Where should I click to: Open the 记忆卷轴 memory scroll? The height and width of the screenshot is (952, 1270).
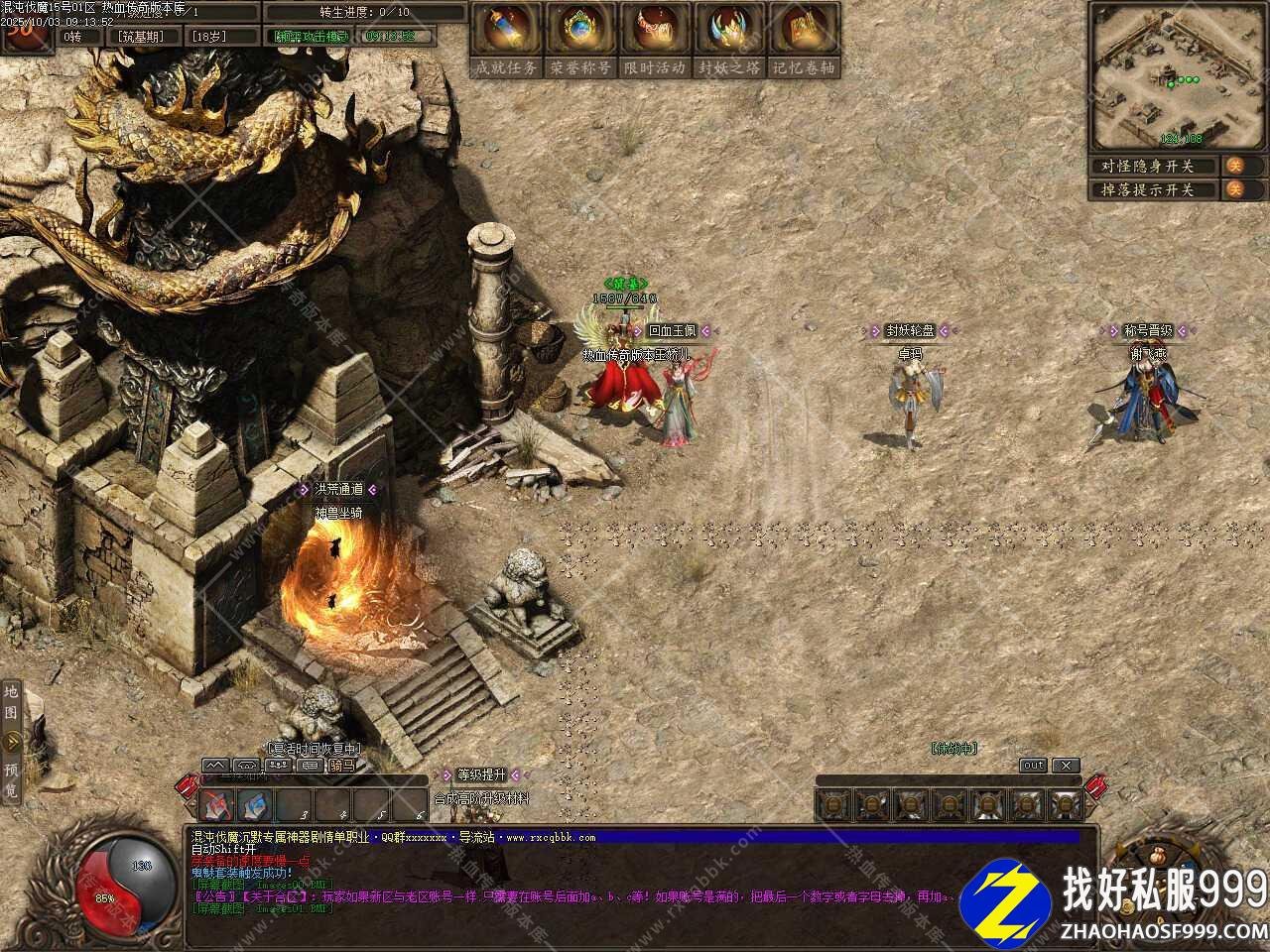804,40
